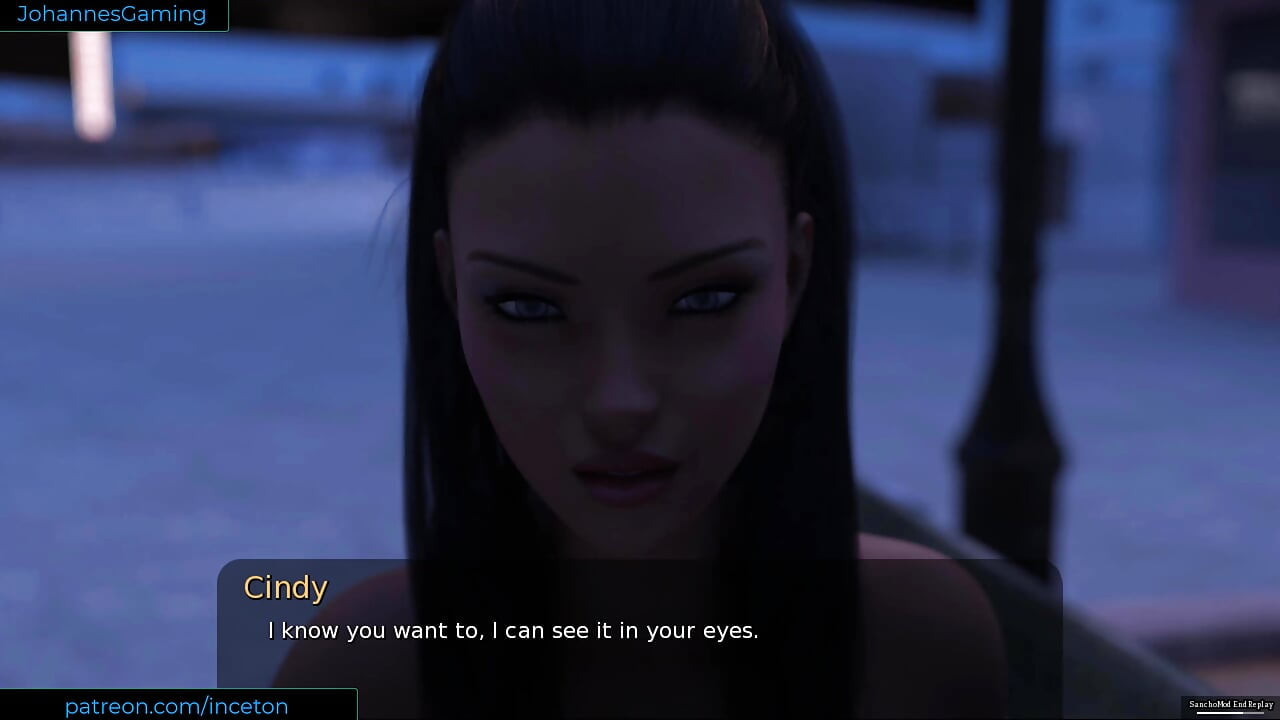Click the progress bar under End Replay

(x=1230, y=713)
